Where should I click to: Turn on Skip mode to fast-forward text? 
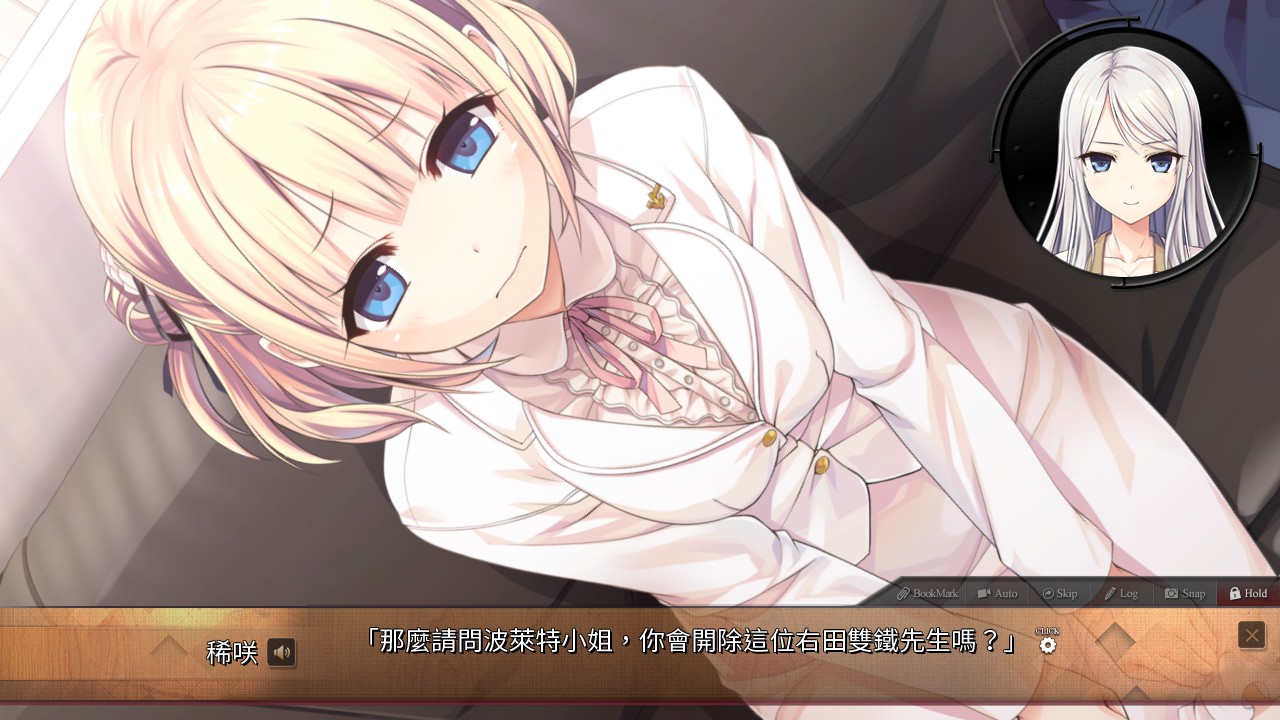pos(1058,593)
